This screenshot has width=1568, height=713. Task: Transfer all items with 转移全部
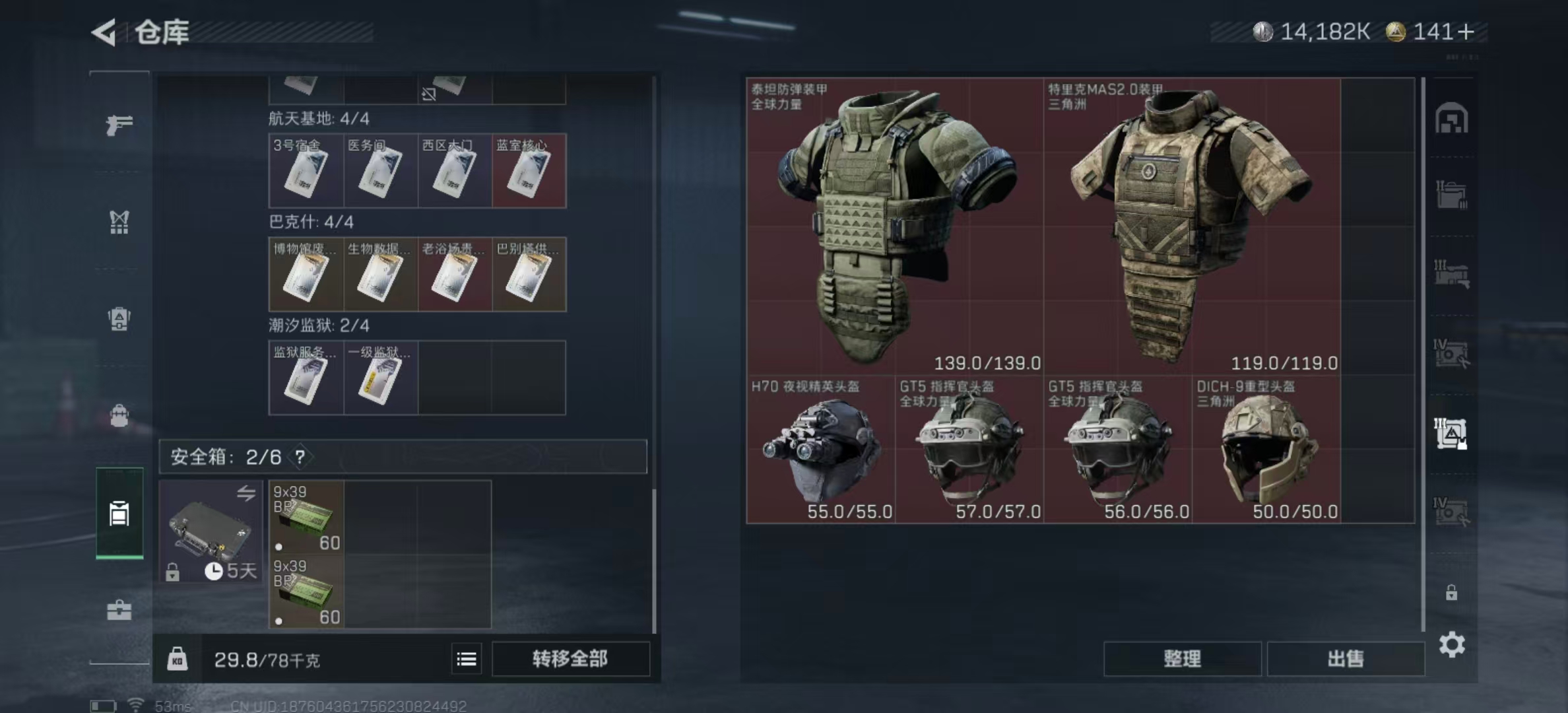pyautogui.click(x=570, y=659)
